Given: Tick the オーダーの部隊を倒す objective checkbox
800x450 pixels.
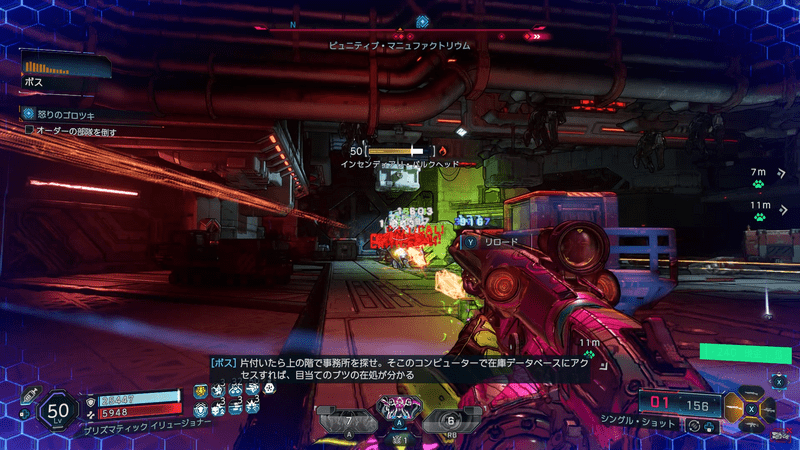Looking at the screenshot, I should pyautogui.click(x=29, y=130).
